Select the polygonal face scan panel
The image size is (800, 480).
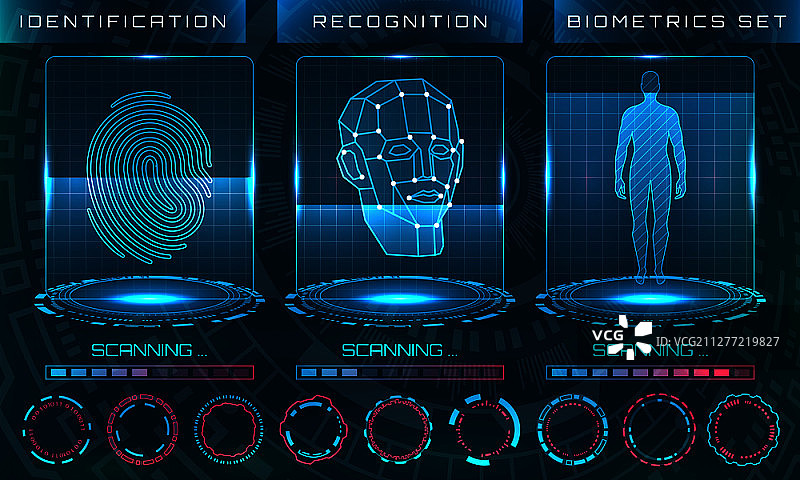(x=400, y=172)
